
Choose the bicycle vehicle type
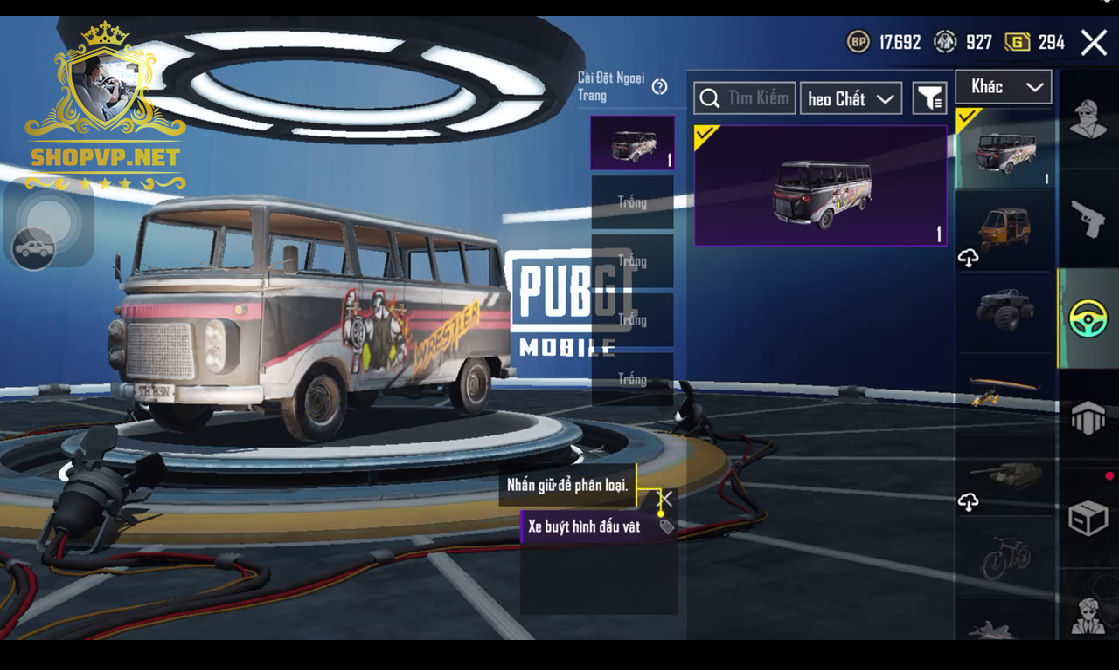click(x=1004, y=557)
